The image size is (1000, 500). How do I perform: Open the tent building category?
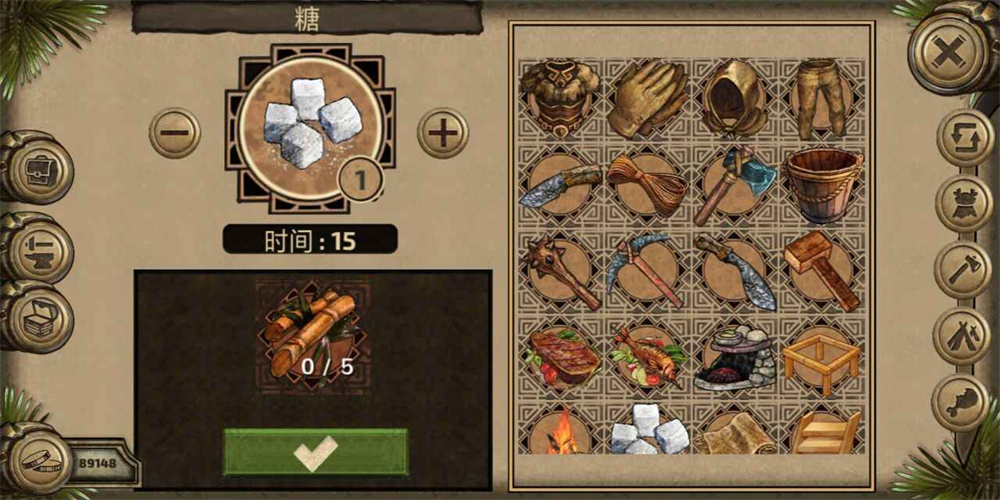964,336
